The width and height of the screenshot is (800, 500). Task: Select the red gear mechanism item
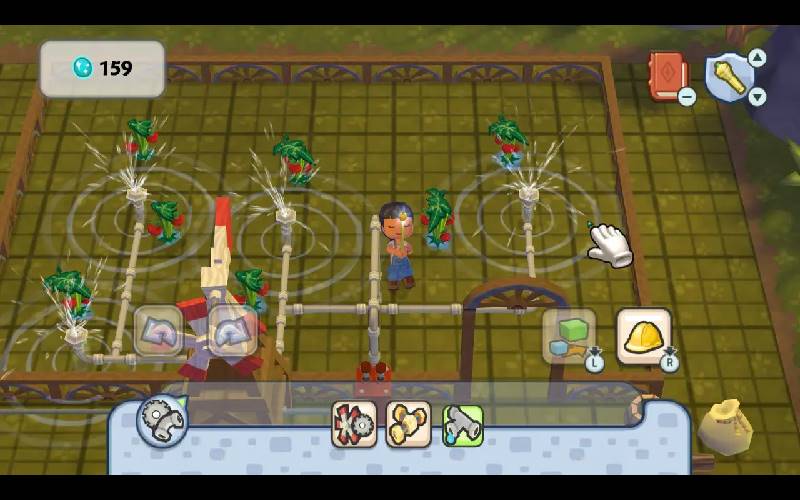(354, 424)
